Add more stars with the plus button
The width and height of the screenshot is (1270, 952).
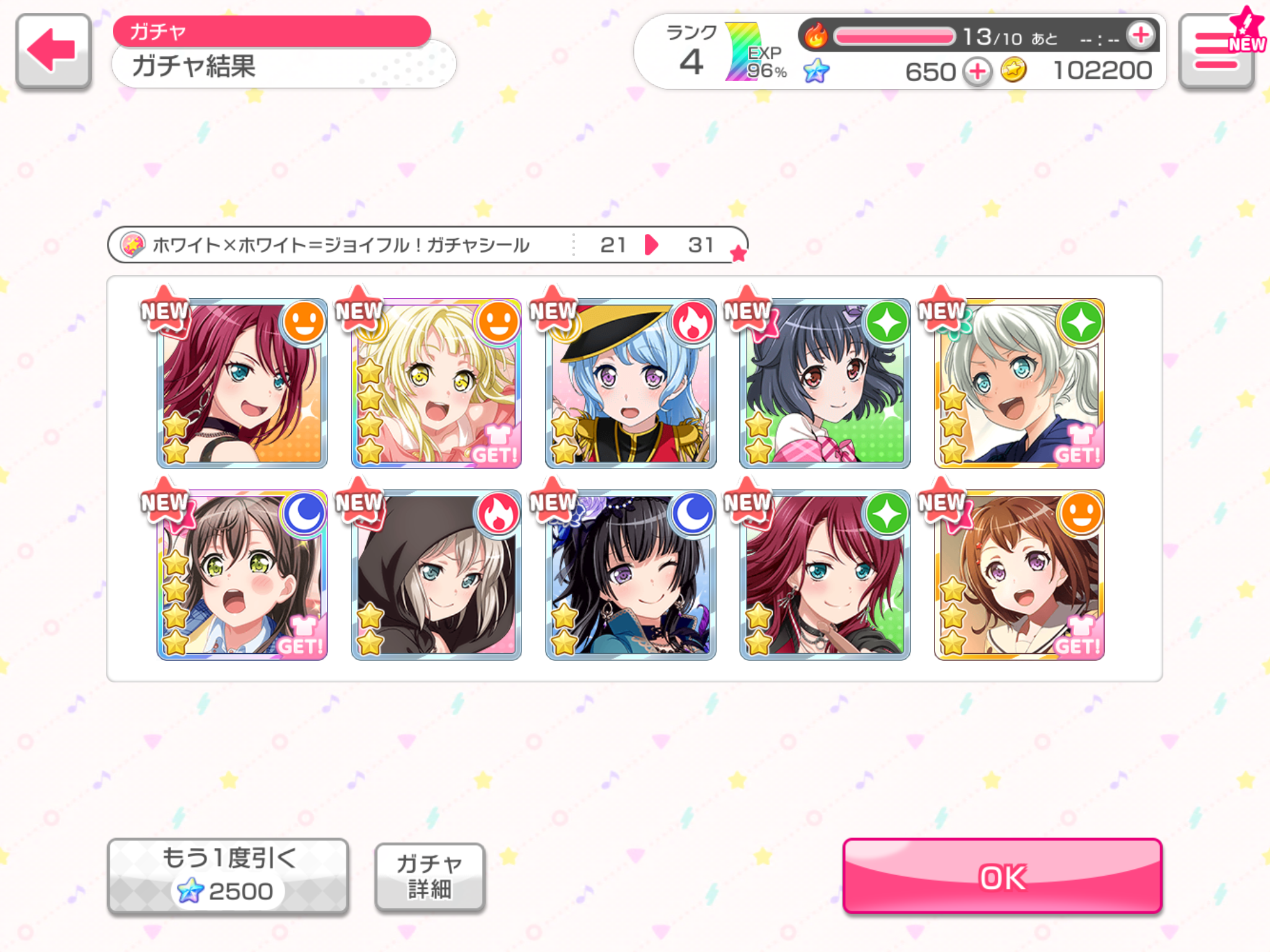click(x=978, y=71)
